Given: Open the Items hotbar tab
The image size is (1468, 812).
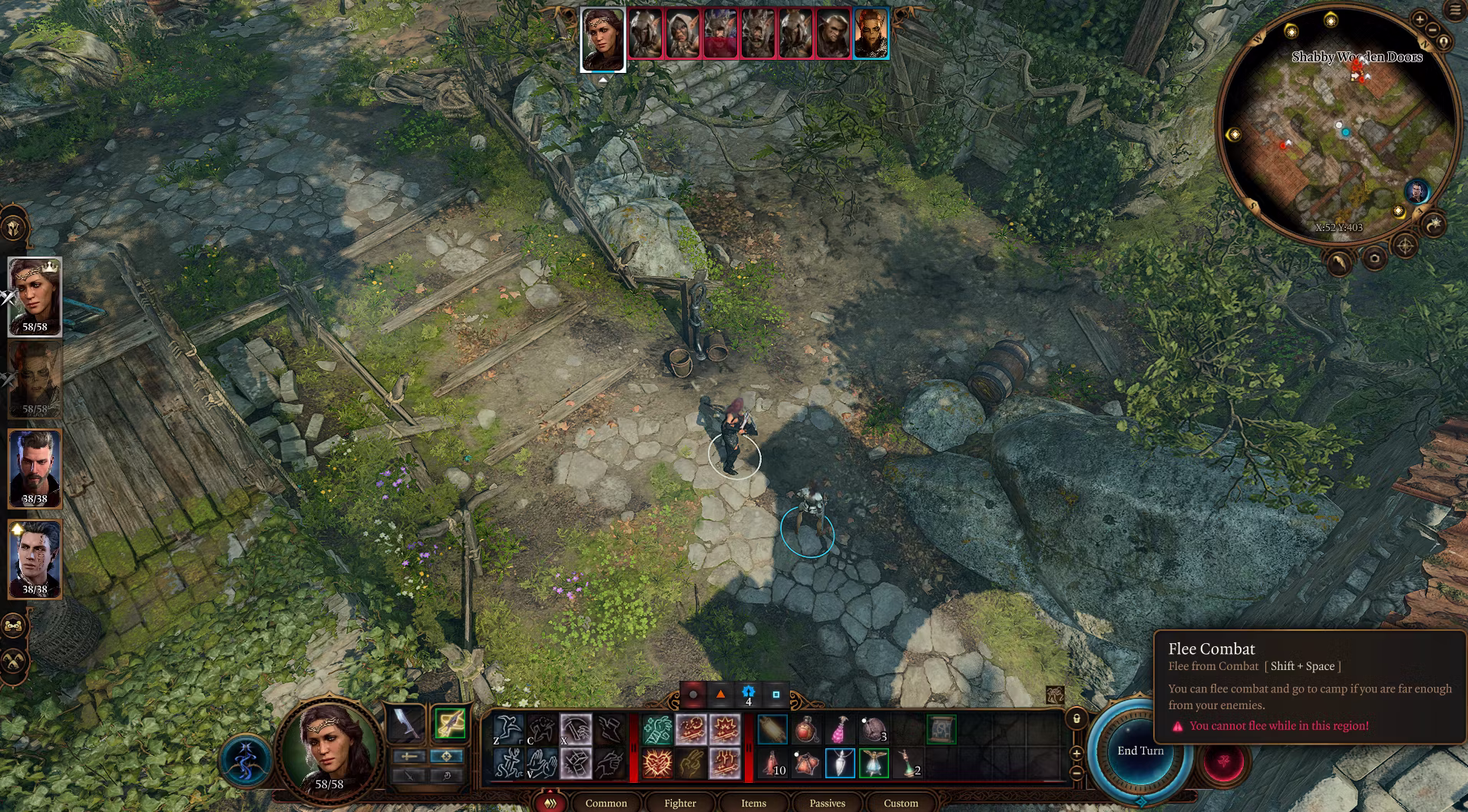Looking at the screenshot, I should coord(753,803).
